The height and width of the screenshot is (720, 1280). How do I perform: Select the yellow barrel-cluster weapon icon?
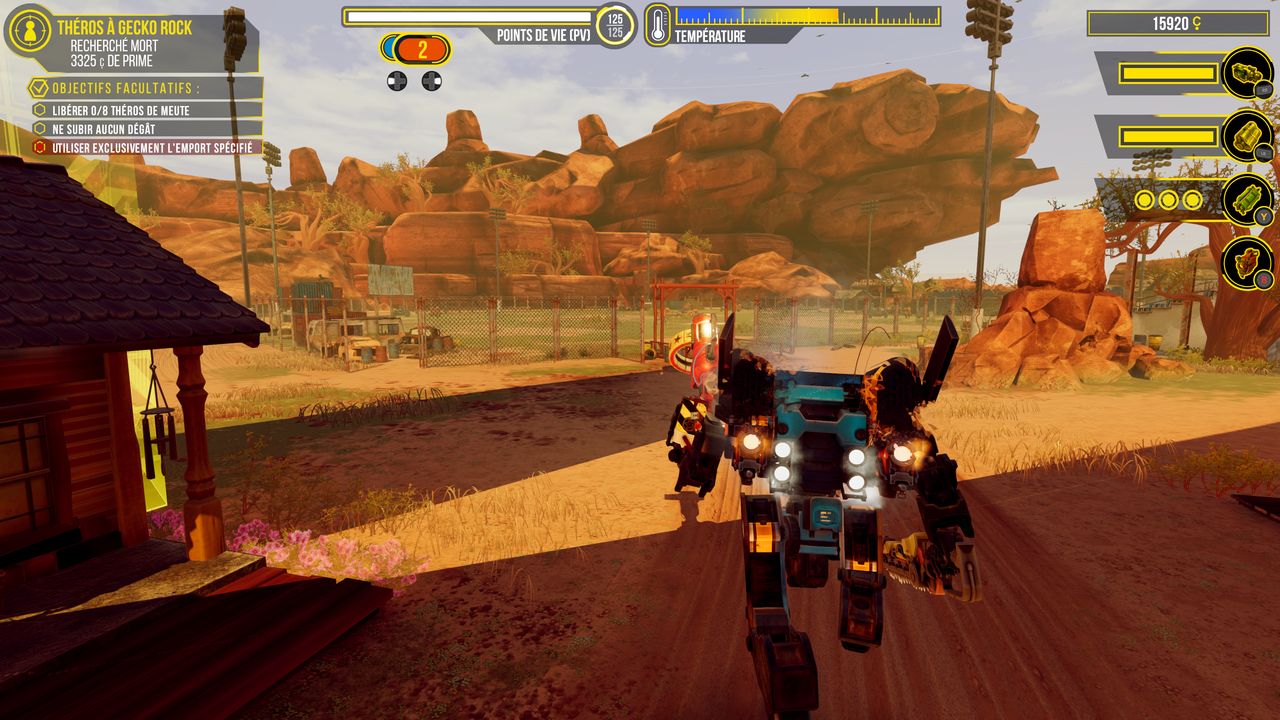[1247, 136]
